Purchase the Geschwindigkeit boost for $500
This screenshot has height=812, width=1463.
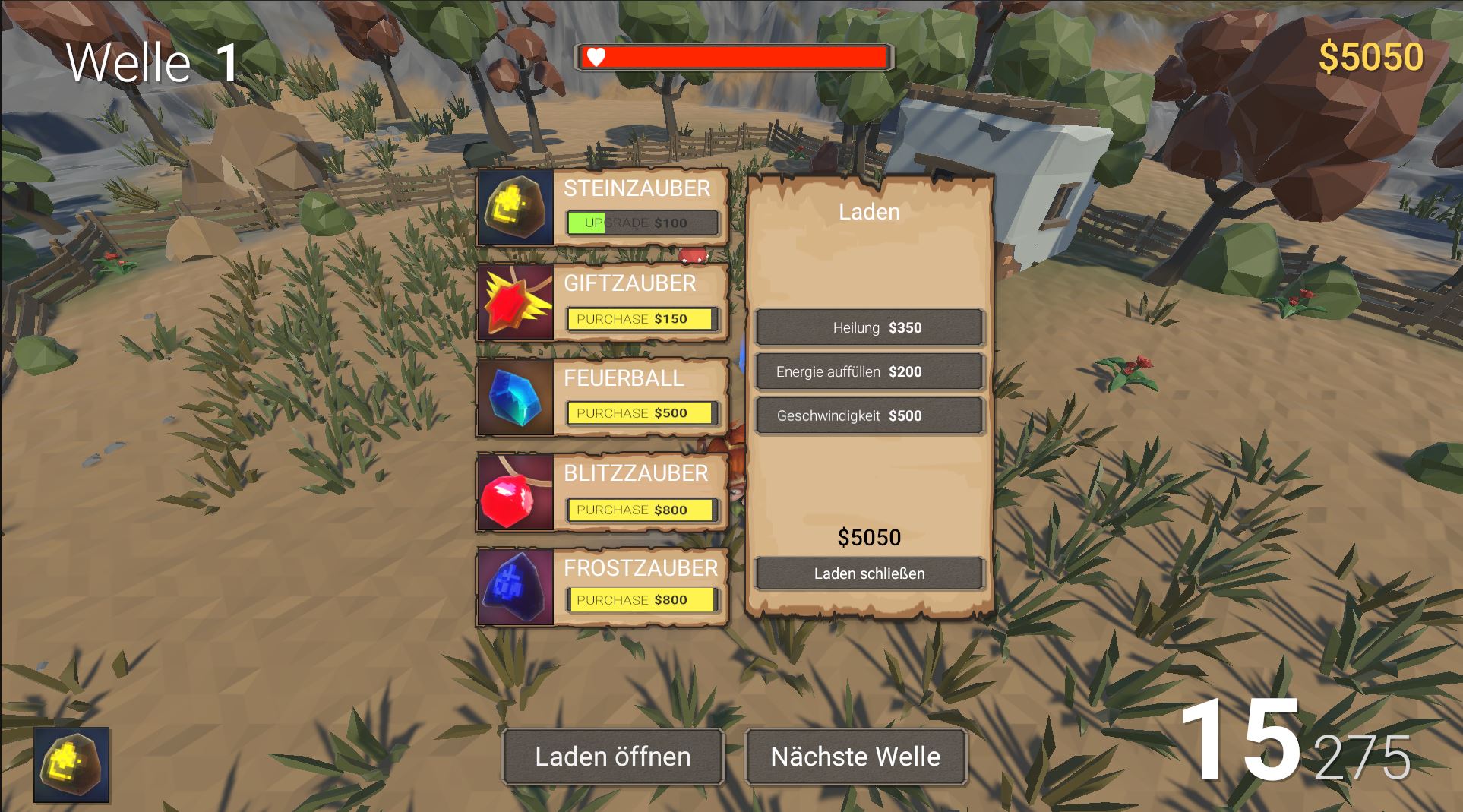click(x=869, y=415)
